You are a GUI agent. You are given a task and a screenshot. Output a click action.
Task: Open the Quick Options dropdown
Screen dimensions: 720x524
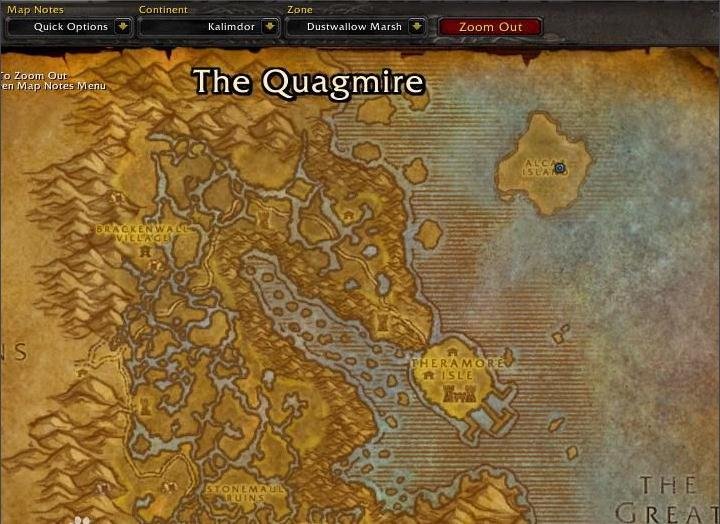pyautogui.click(x=123, y=27)
